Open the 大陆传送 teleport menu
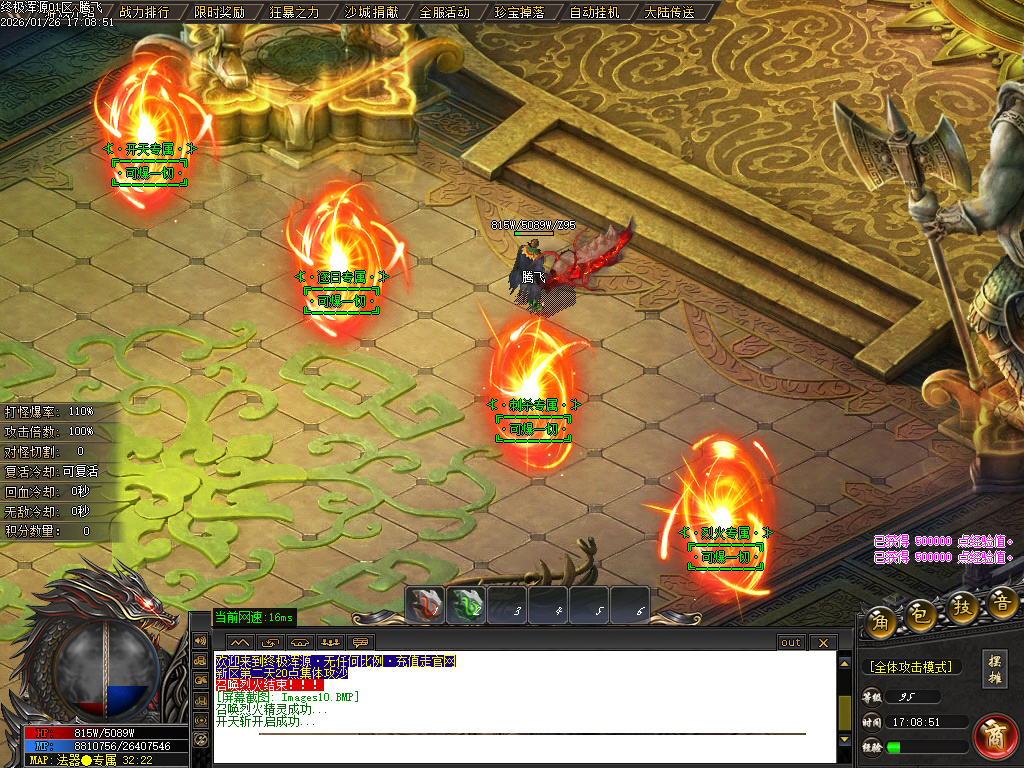Screen dimensions: 1024x768 coord(670,13)
